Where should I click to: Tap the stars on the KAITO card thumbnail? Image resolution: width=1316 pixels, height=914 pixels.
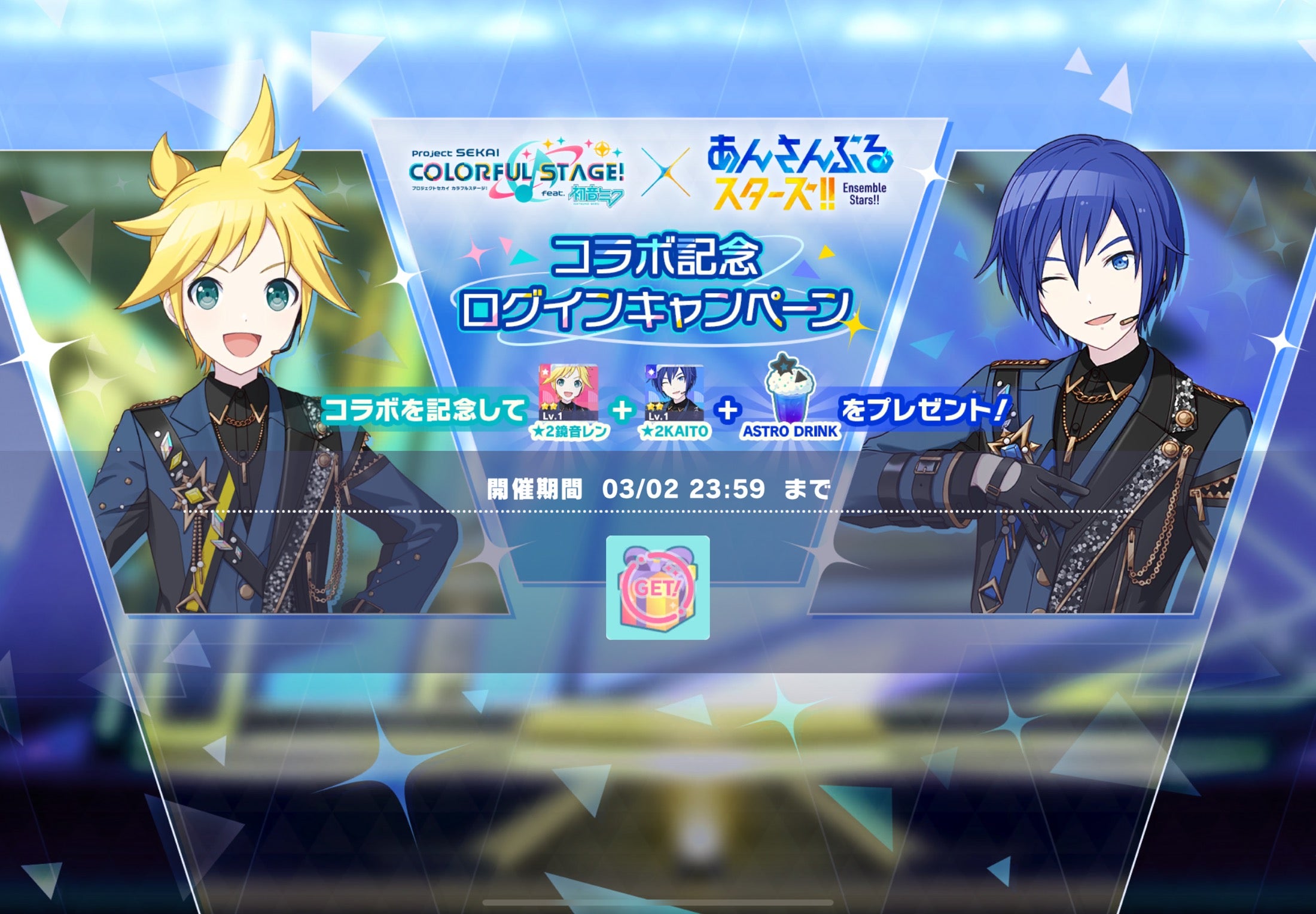[x=654, y=406]
